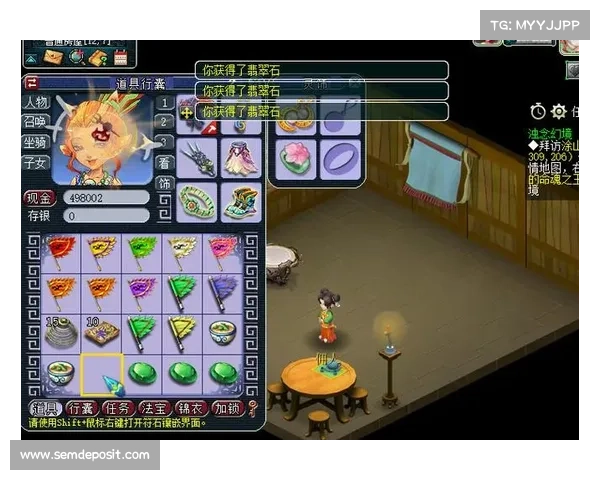Select the pink lotus accessory slot
600x480 pixels.
tap(297, 157)
